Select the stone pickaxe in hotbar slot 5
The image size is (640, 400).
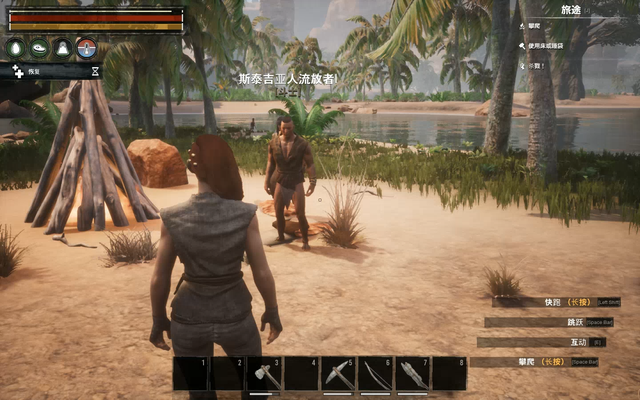click(x=338, y=374)
